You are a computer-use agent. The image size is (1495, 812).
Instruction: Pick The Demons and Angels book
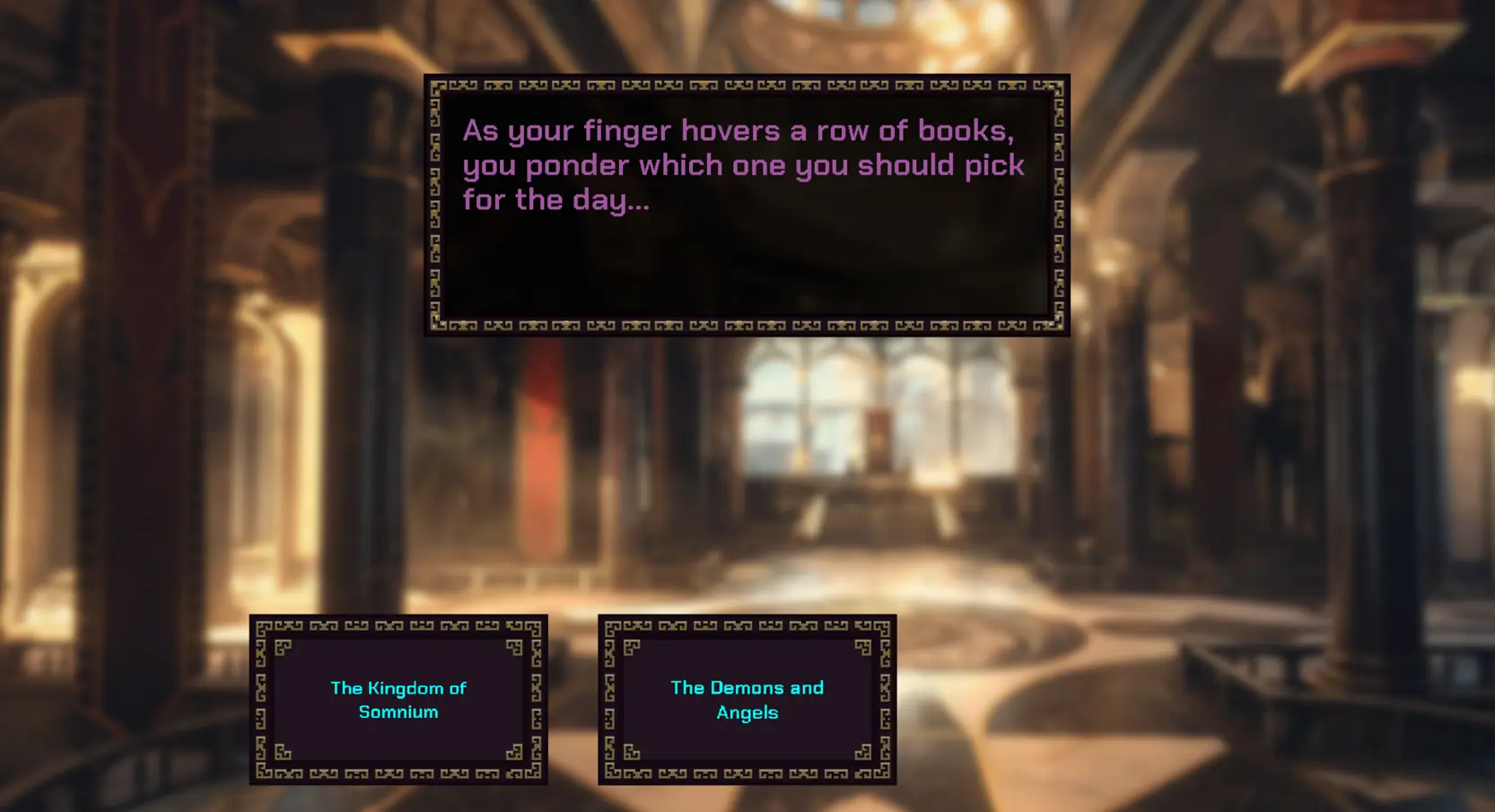coord(747,700)
